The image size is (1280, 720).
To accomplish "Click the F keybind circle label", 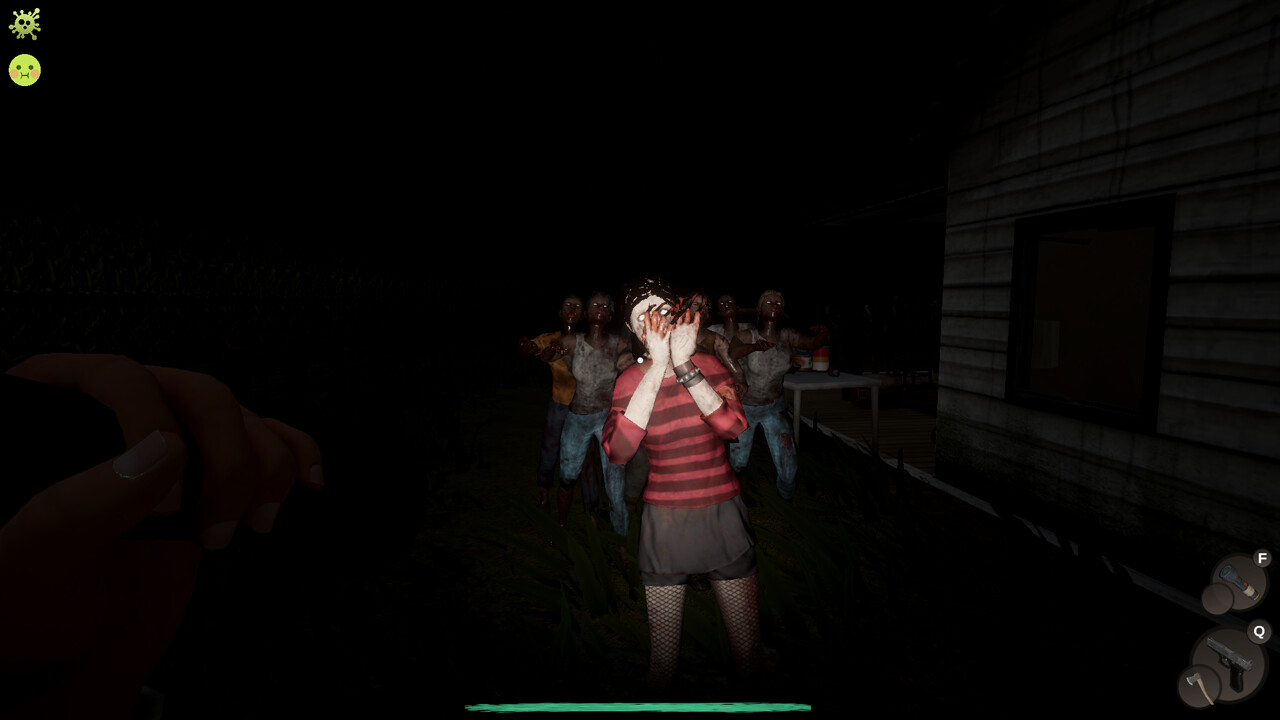I will click(x=1262, y=557).
